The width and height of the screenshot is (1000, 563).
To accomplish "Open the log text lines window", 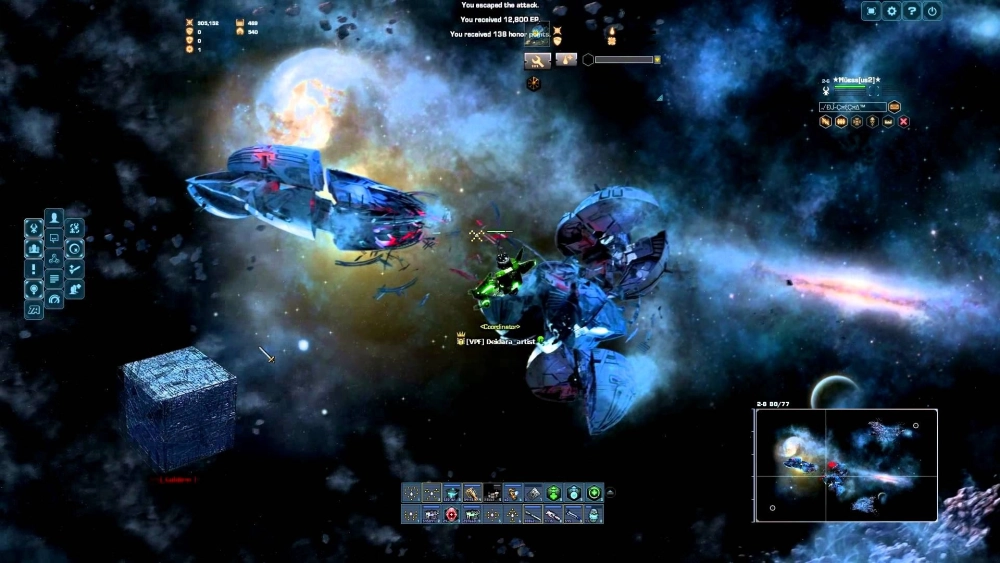I will point(54,278).
